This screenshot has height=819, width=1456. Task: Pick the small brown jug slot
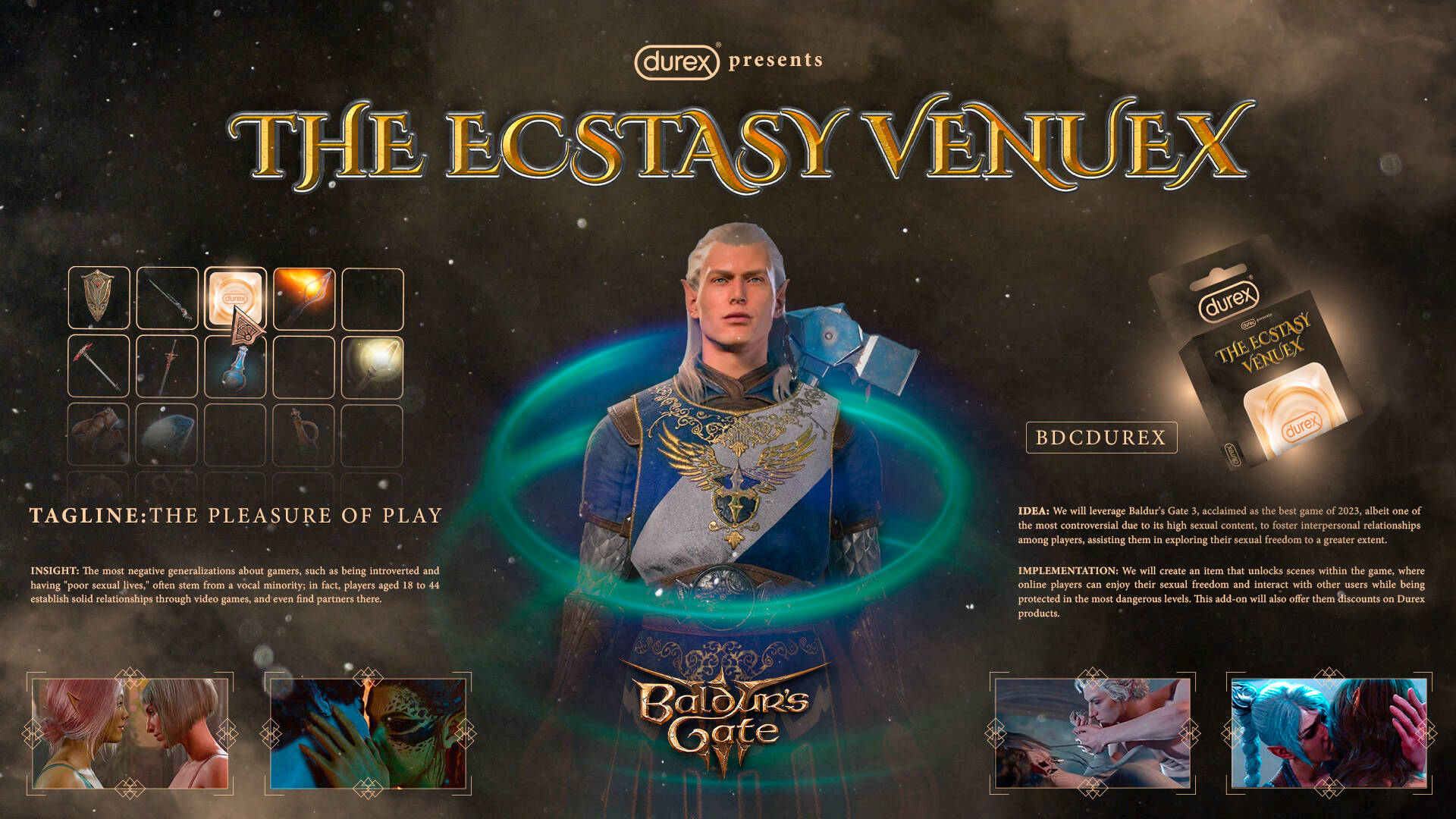click(x=303, y=434)
